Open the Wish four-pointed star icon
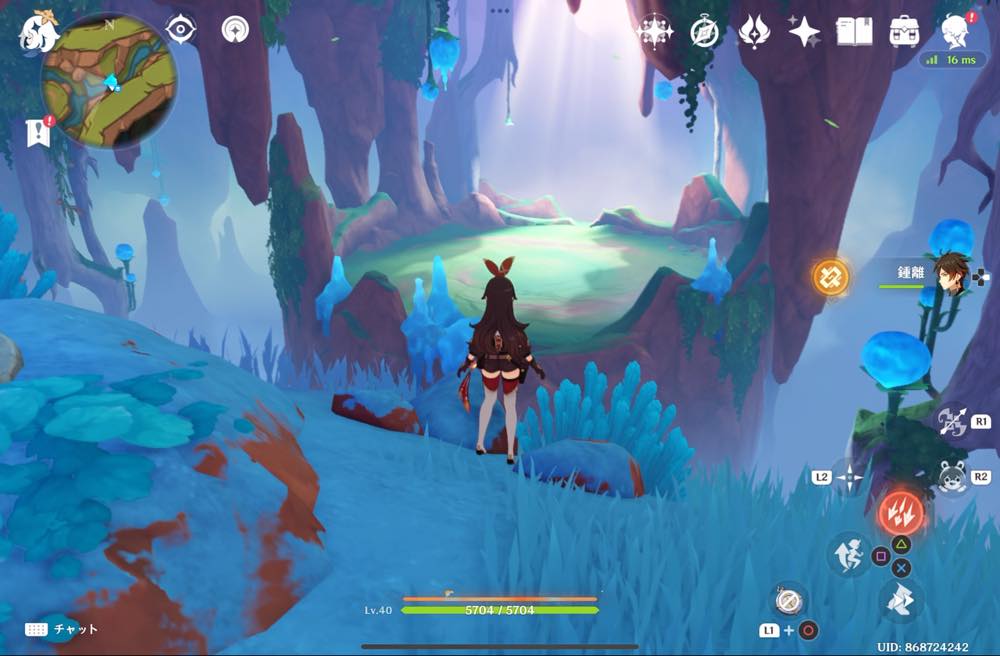This screenshot has height=656, width=1000. [804, 32]
